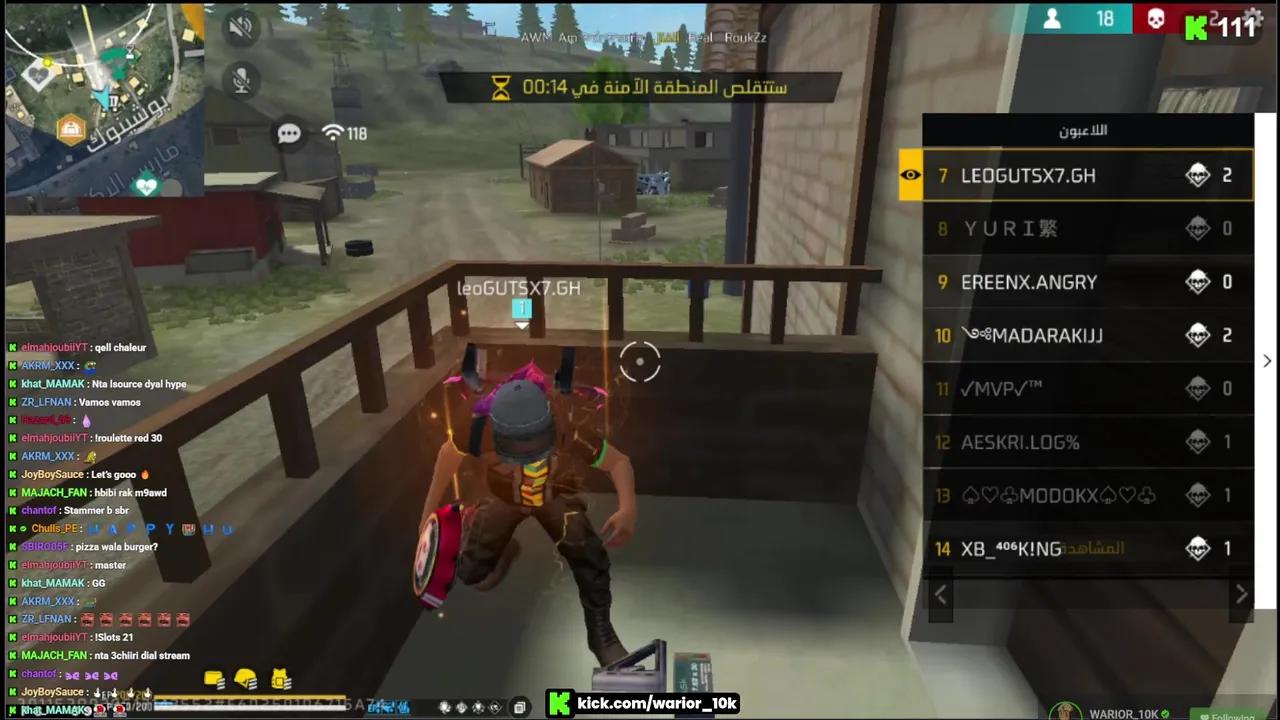
Task: Open the chat bubble quick-message icon
Action: click(x=289, y=133)
